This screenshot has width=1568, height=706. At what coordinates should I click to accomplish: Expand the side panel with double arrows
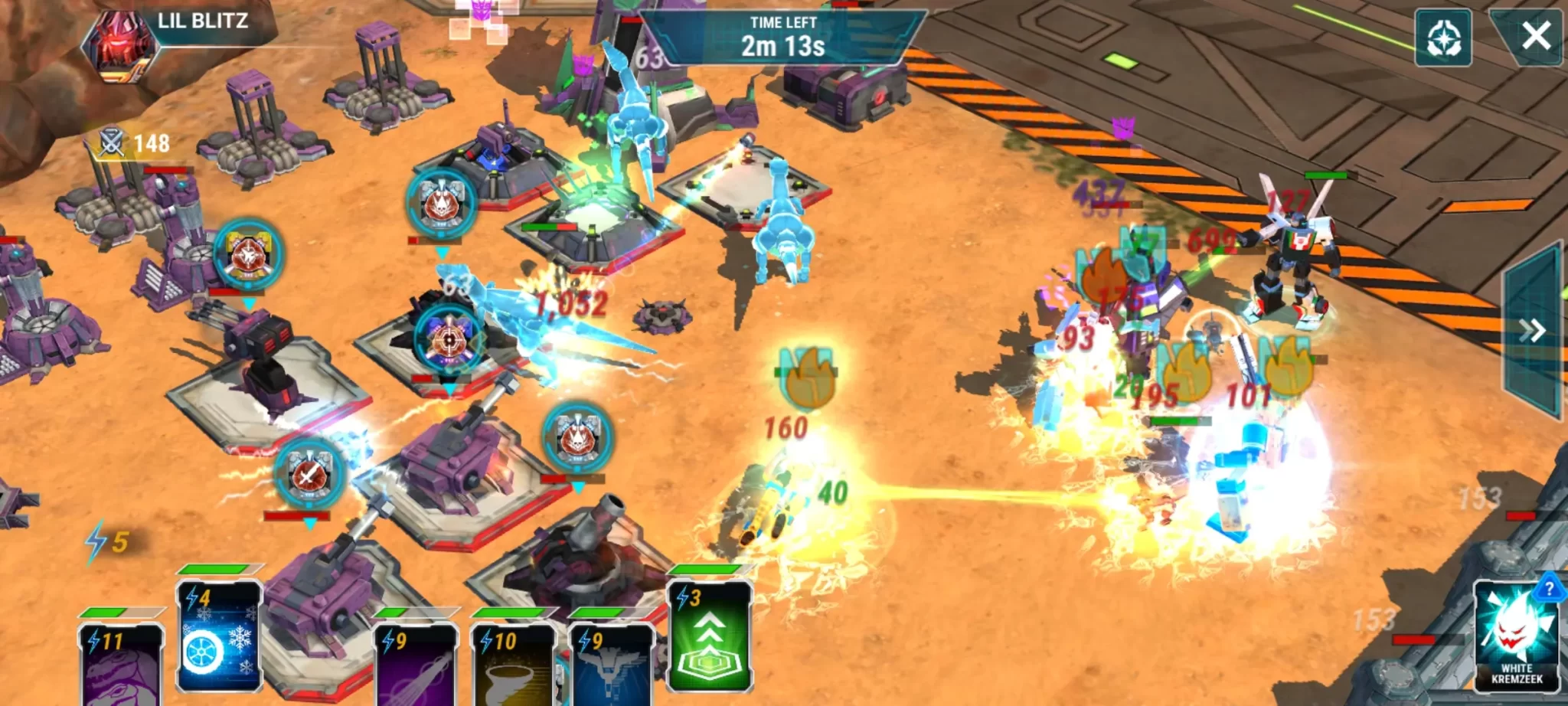point(1532,330)
